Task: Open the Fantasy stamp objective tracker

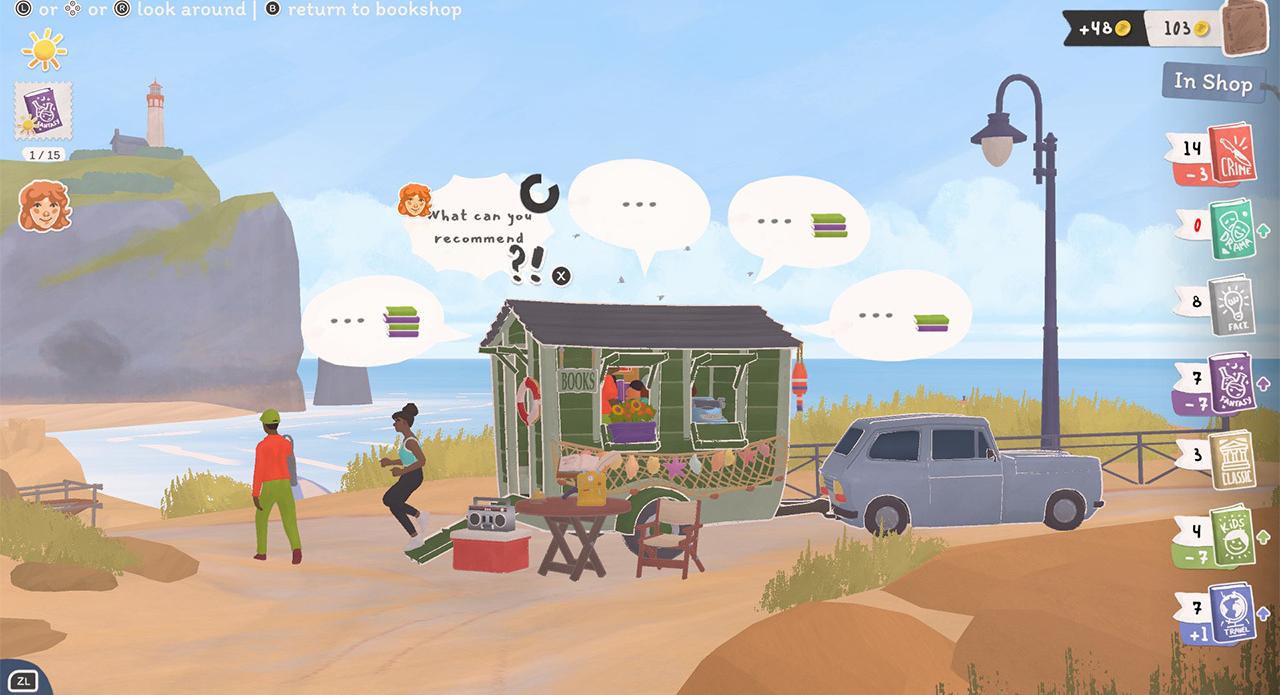Action: (x=44, y=112)
